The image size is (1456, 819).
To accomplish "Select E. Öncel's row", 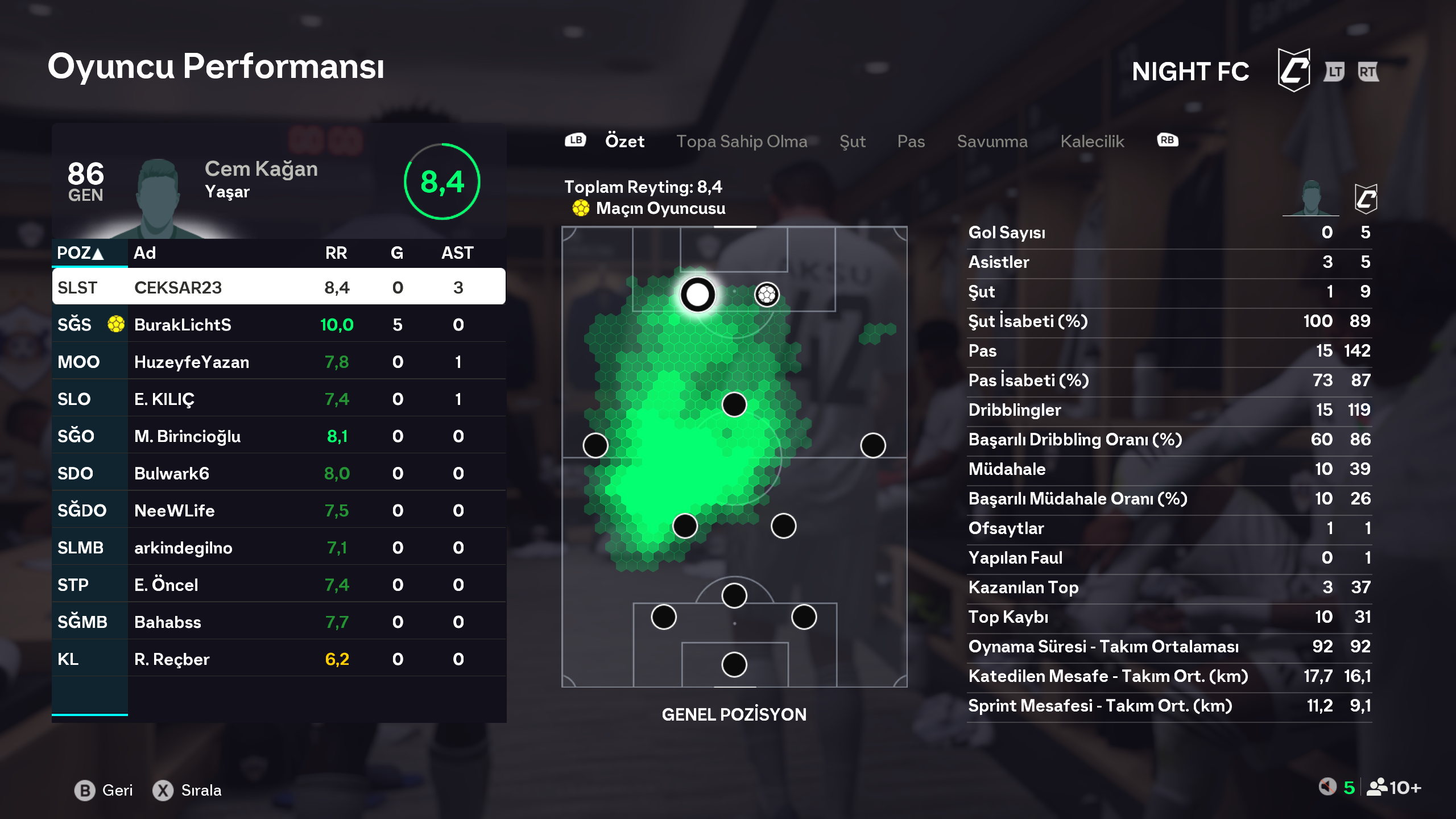I will coord(279,585).
